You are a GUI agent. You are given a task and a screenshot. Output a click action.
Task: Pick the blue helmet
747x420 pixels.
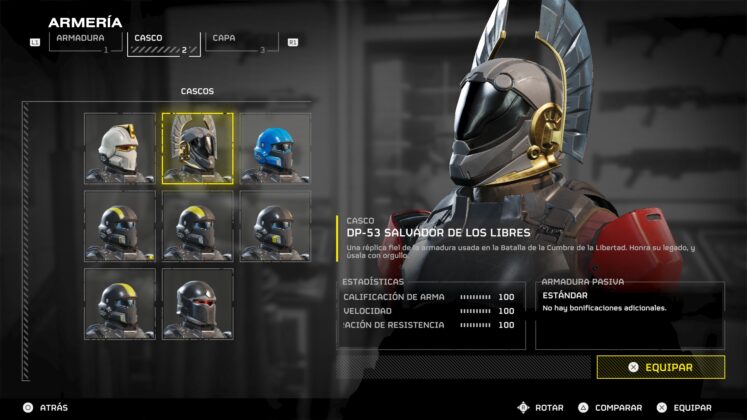[274, 148]
